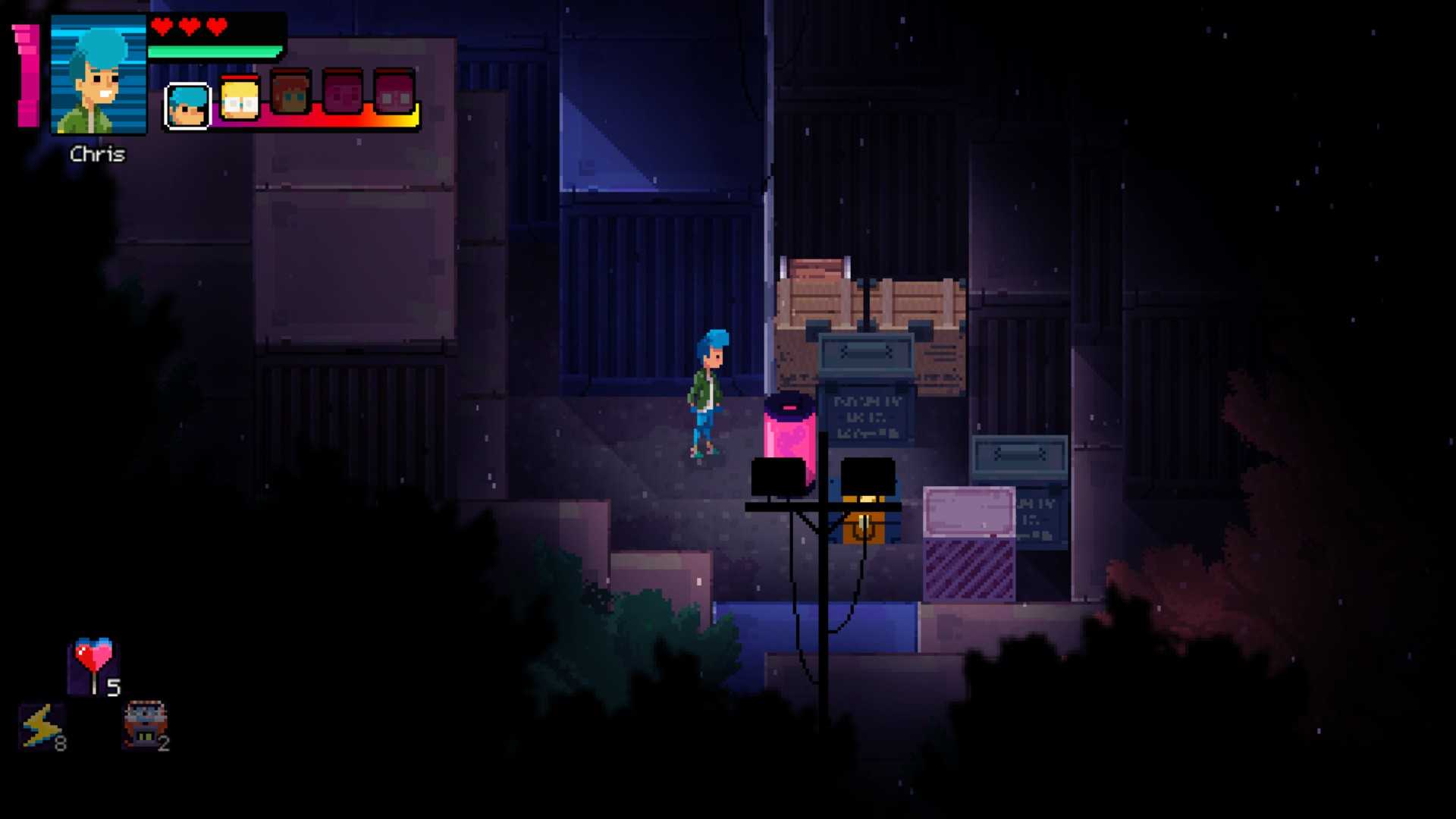1456x819 pixels.
Task: Choose the blue-haired Chris party icon
Action: pos(187,105)
